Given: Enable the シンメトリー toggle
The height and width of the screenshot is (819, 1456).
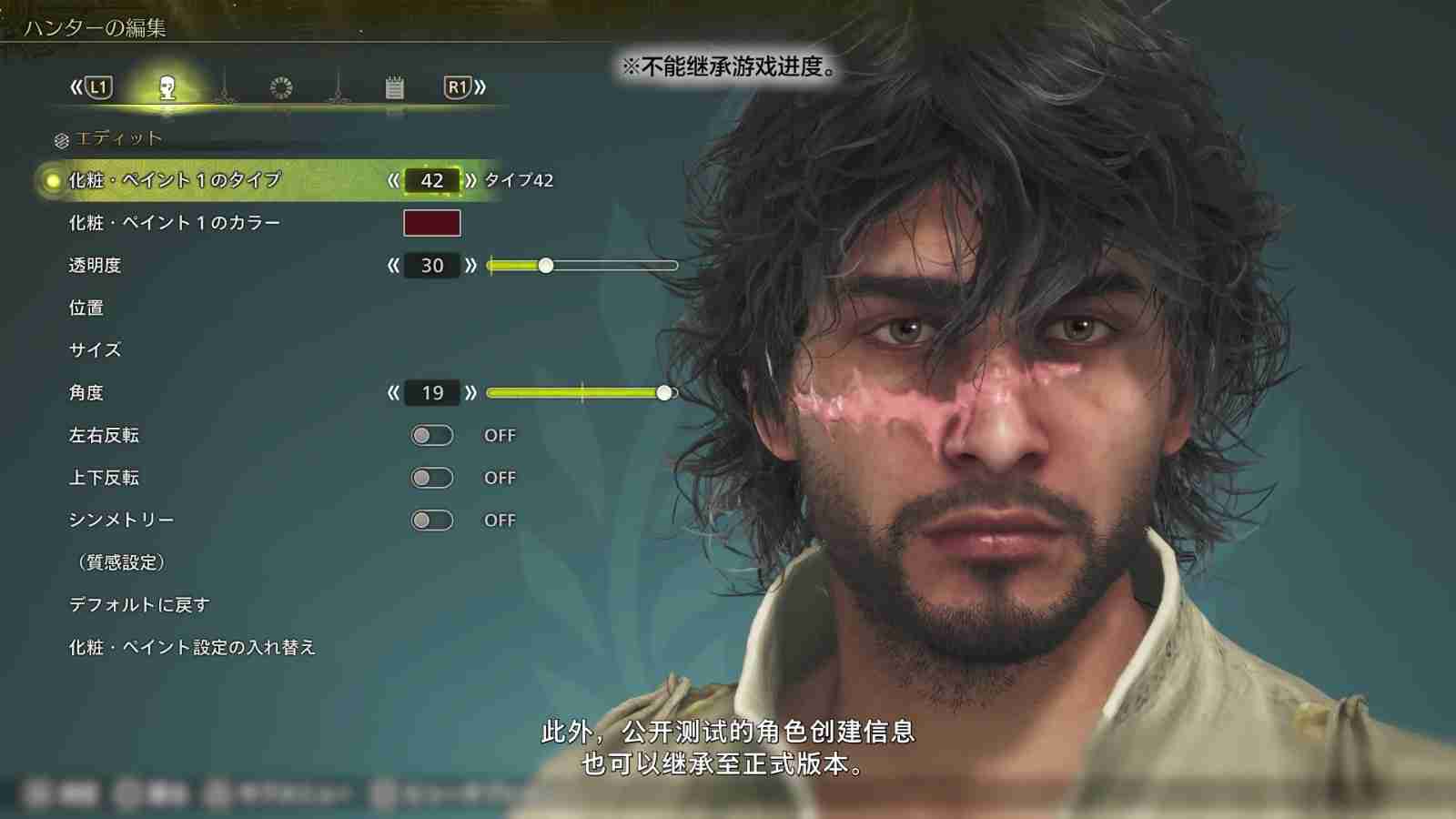Looking at the screenshot, I should tap(432, 519).
